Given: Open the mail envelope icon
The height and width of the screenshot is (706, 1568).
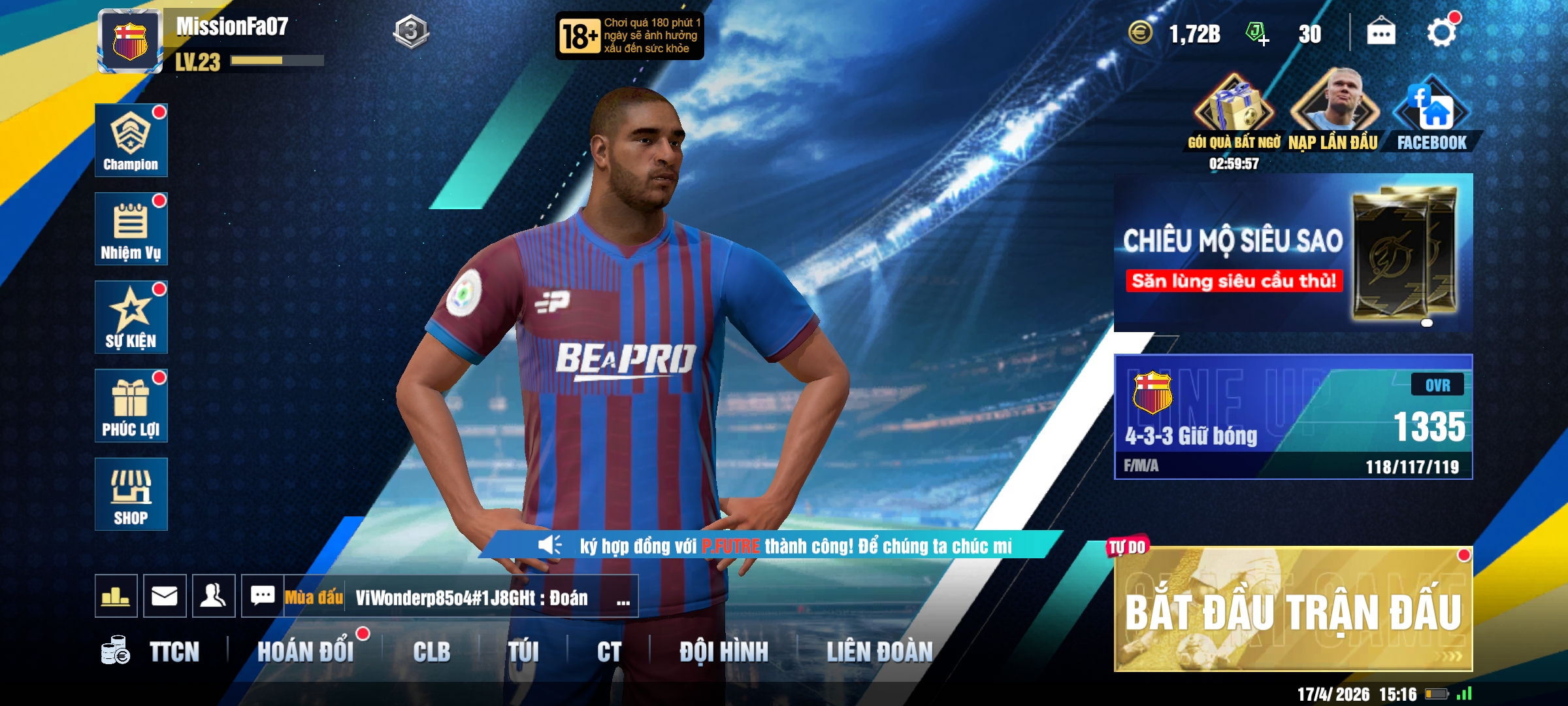Looking at the screenshot, I should pyautogui.click(x=165, y=596).
